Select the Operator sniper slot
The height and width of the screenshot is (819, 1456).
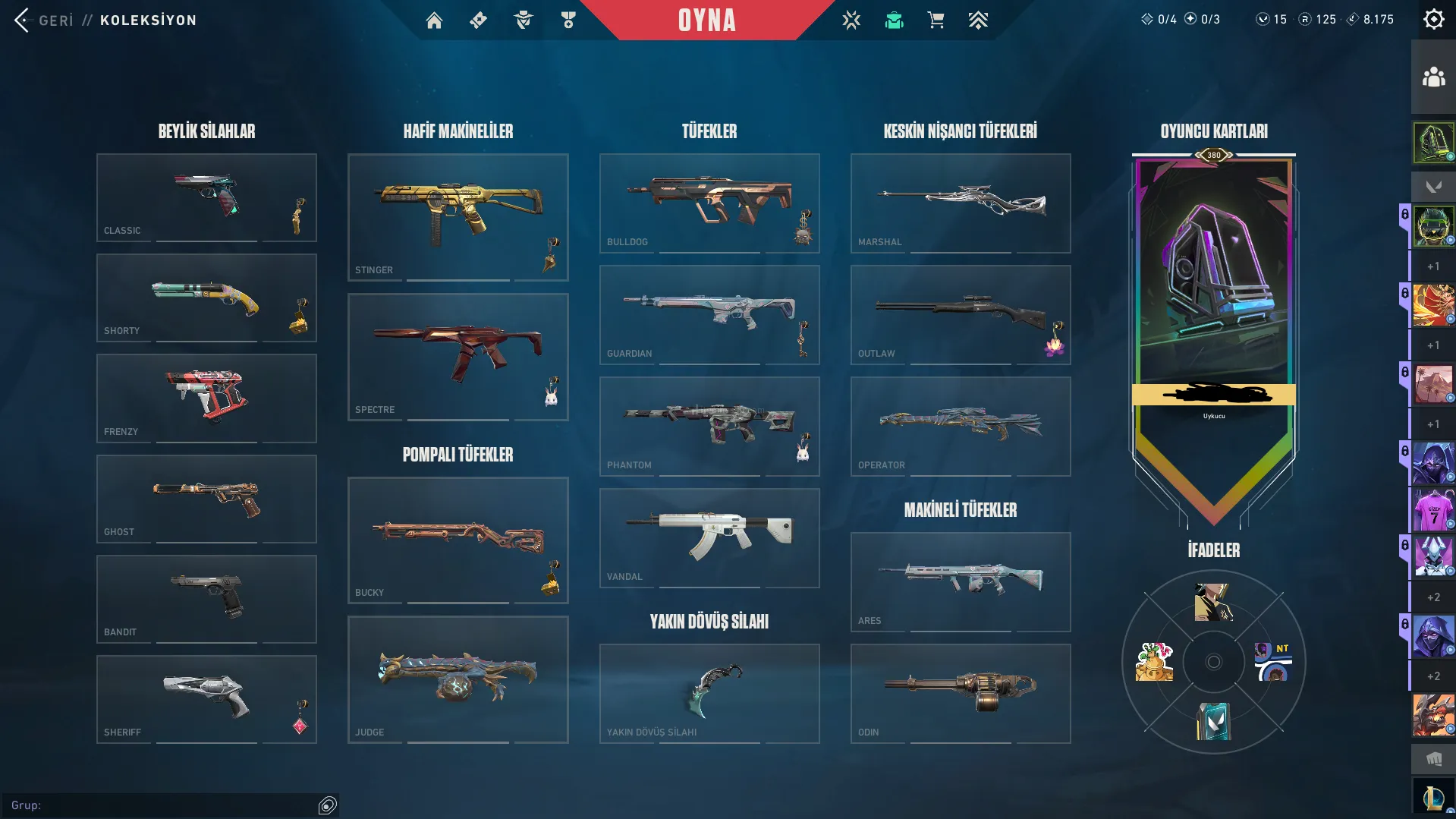point(960,426)
